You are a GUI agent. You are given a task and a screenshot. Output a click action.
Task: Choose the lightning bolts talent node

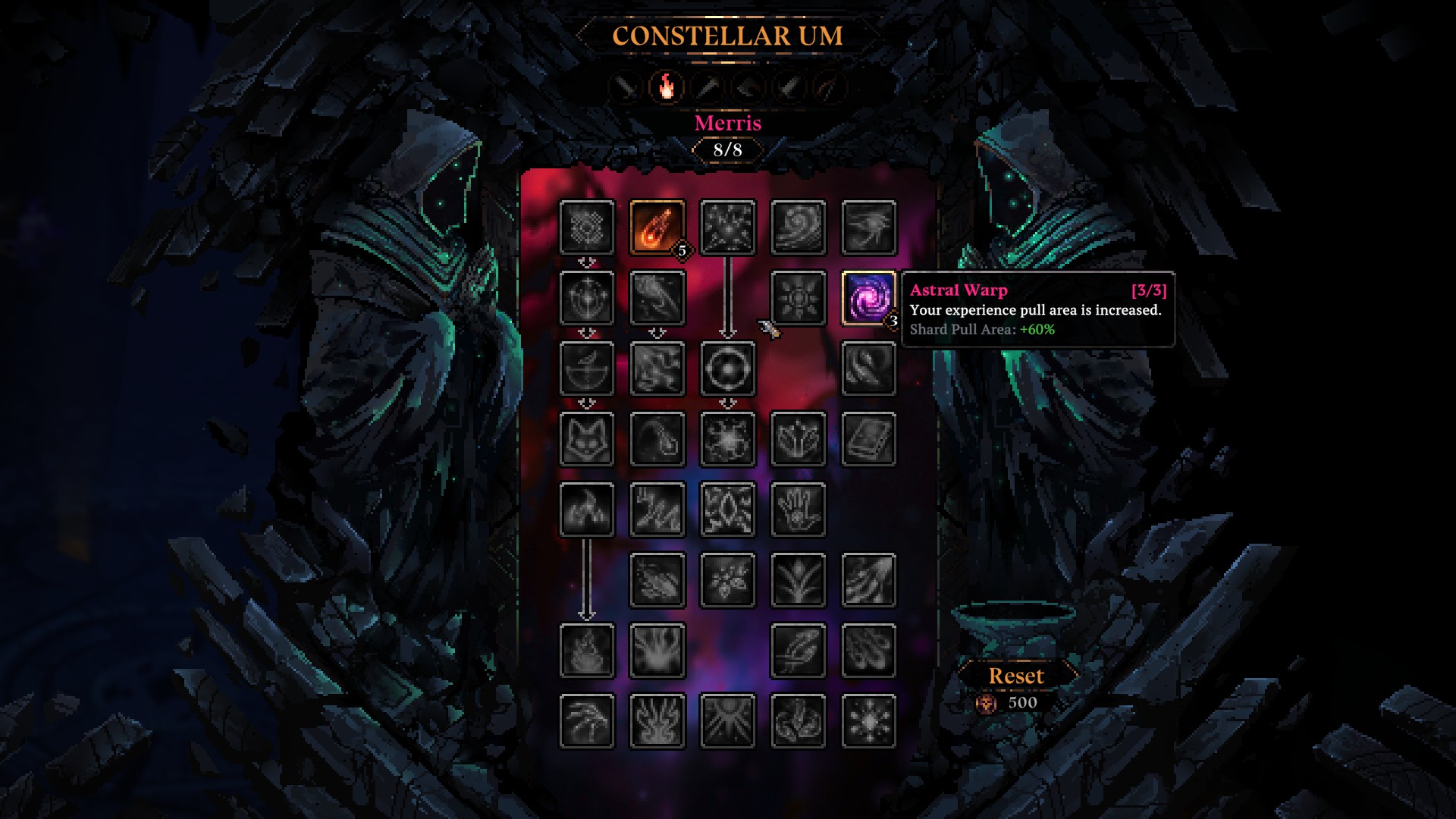point(657,510)
